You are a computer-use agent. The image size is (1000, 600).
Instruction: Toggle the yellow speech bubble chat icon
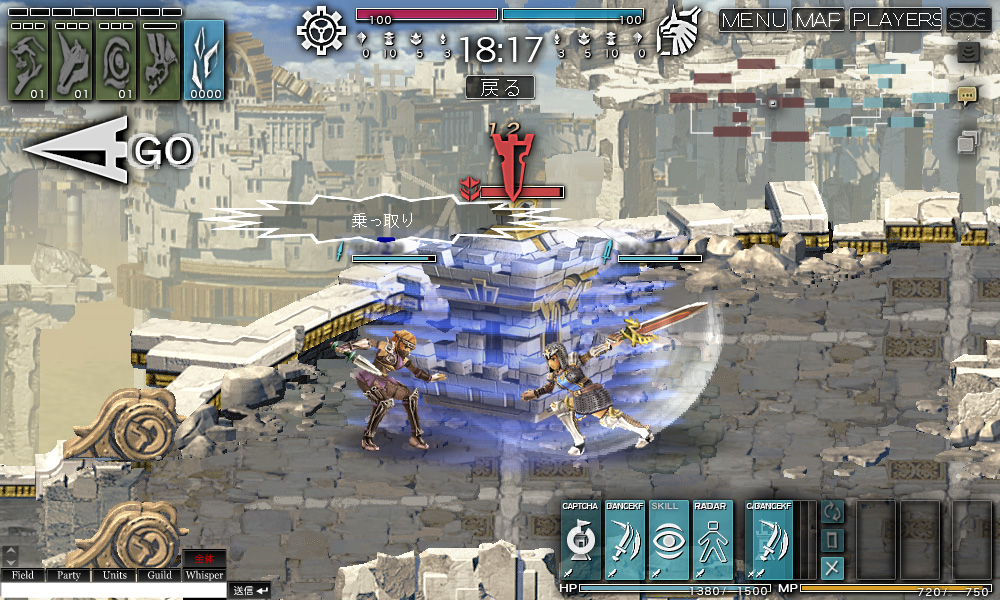(x=967, y=96)
